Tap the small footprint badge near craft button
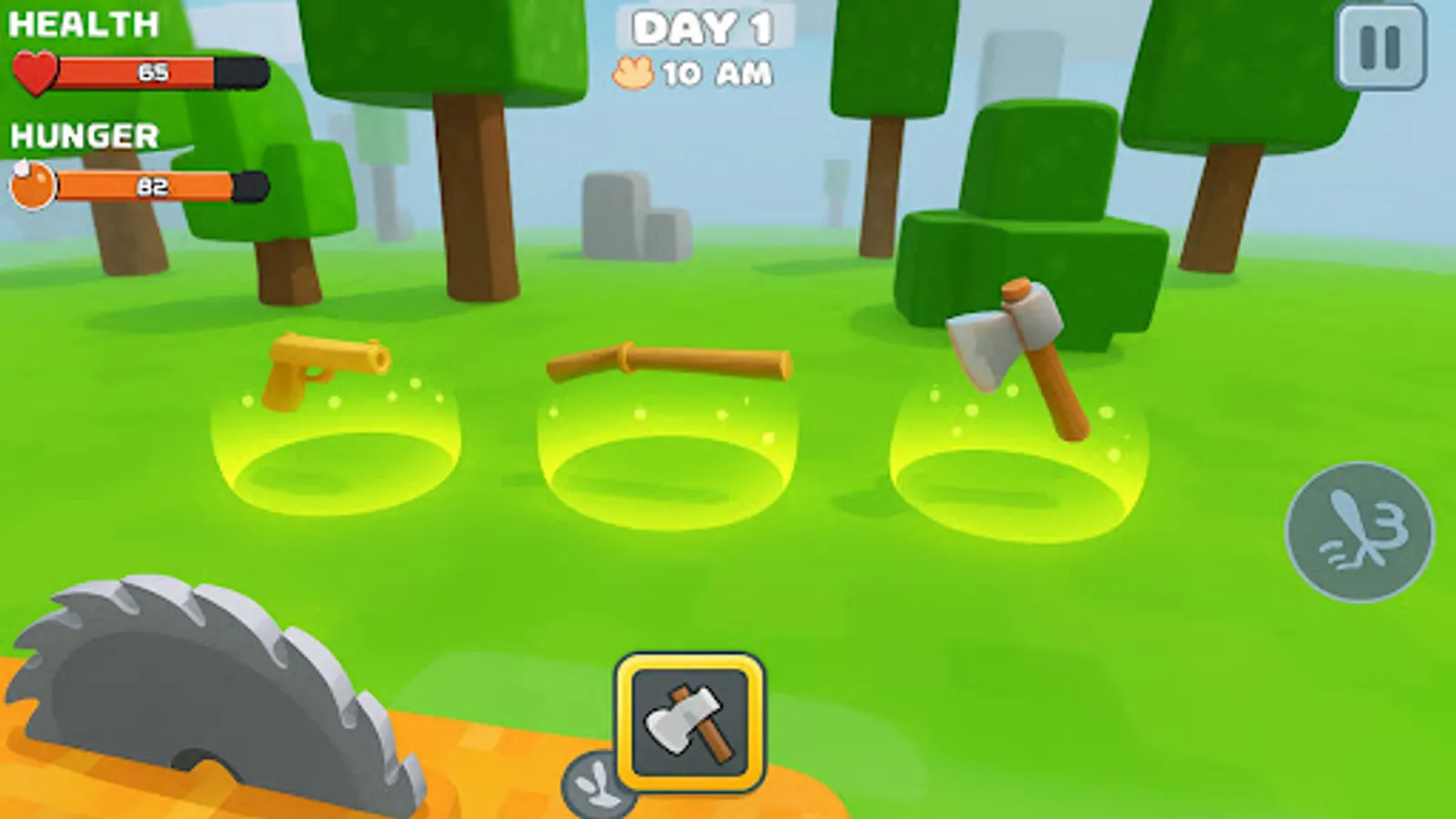 596,783
